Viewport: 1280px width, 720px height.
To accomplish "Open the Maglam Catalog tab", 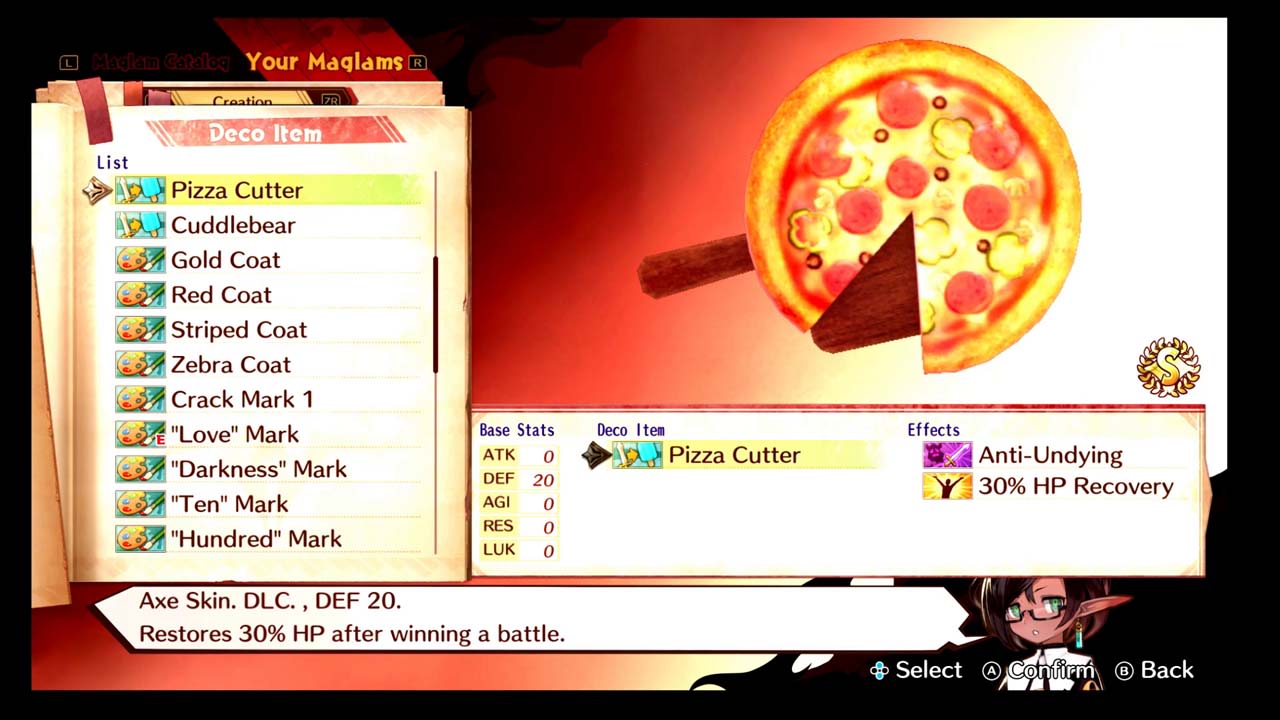I will [160, 62].
